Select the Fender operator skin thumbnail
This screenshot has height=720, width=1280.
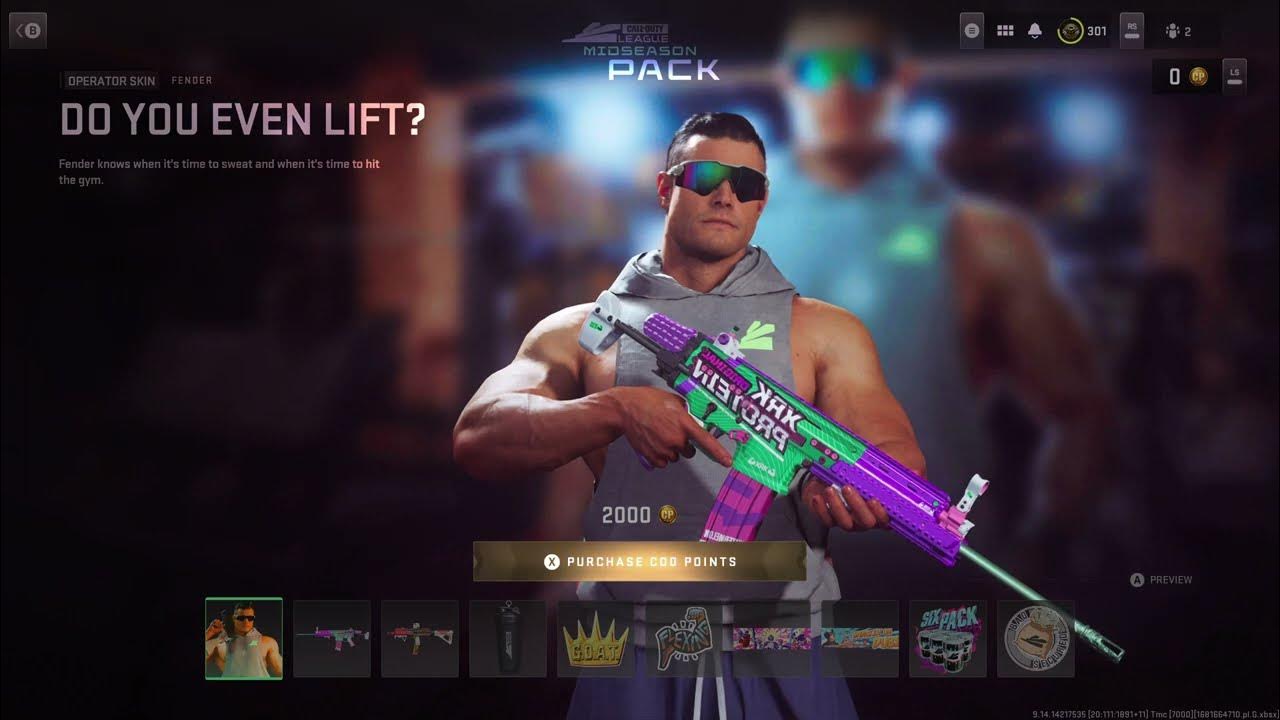[x=244, y=639]
